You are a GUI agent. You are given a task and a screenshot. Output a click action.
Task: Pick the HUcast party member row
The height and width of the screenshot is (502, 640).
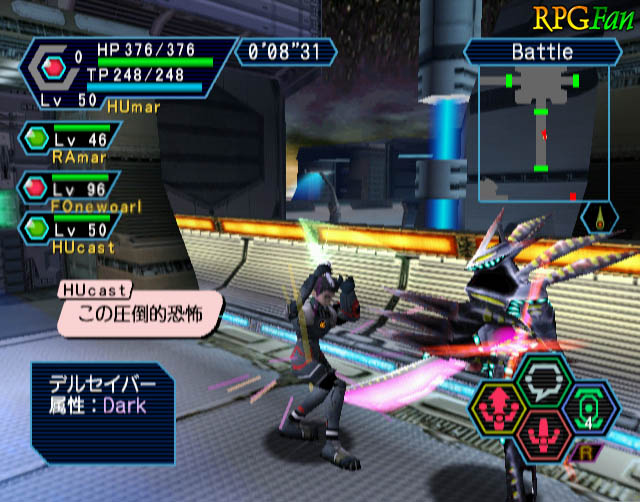(x=70, y=232)
